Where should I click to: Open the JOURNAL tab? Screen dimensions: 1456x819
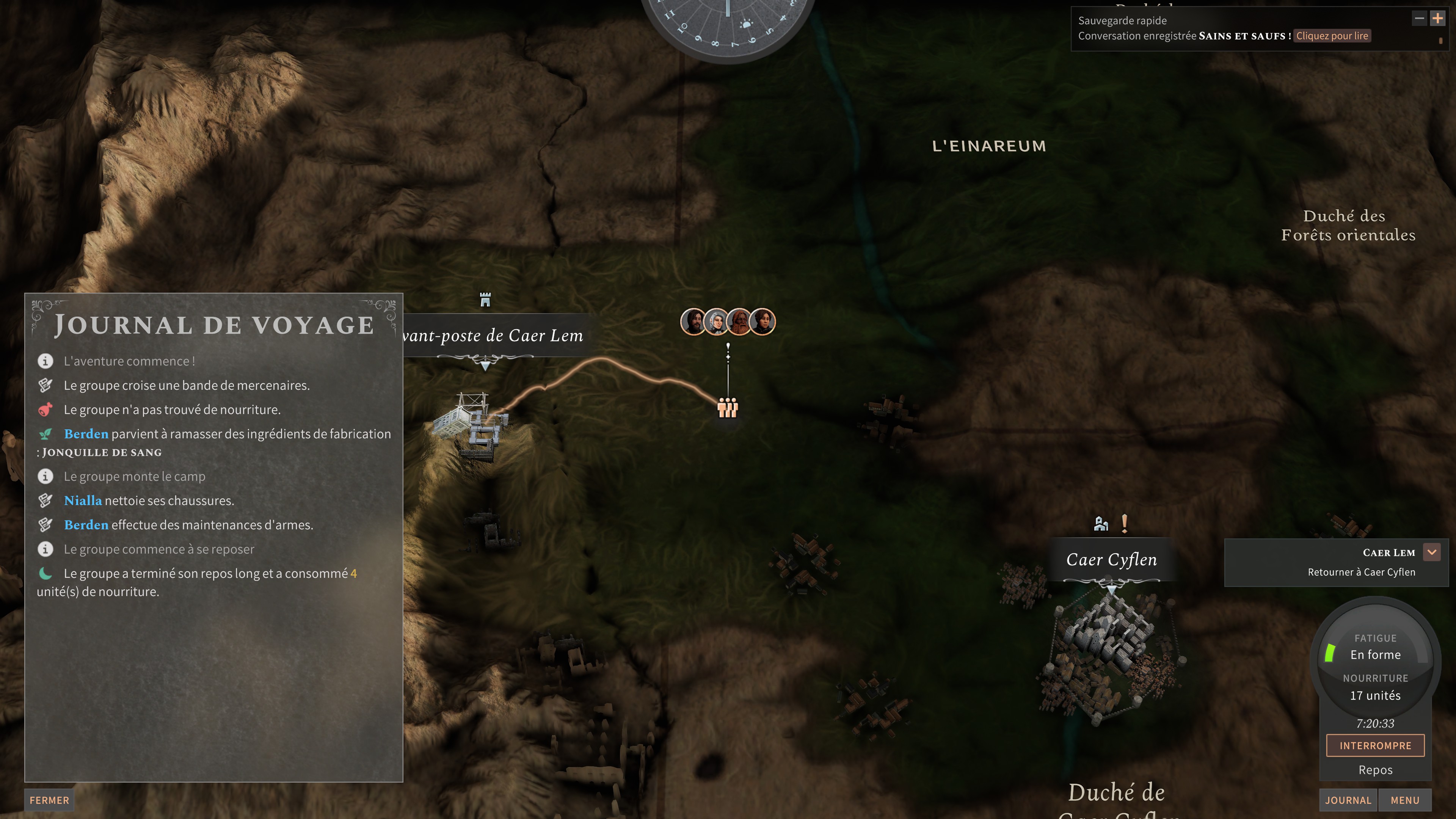1348,800
